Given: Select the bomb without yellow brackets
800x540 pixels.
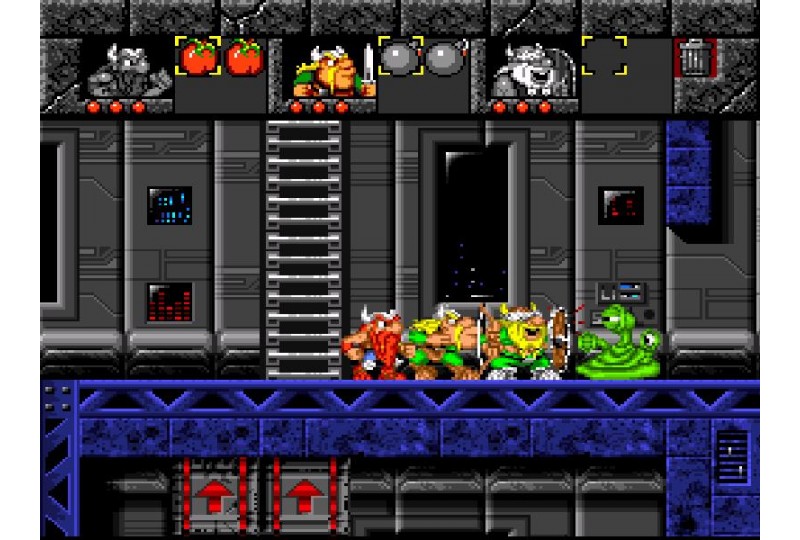Looking at the screenshot, I should (445, 58).
